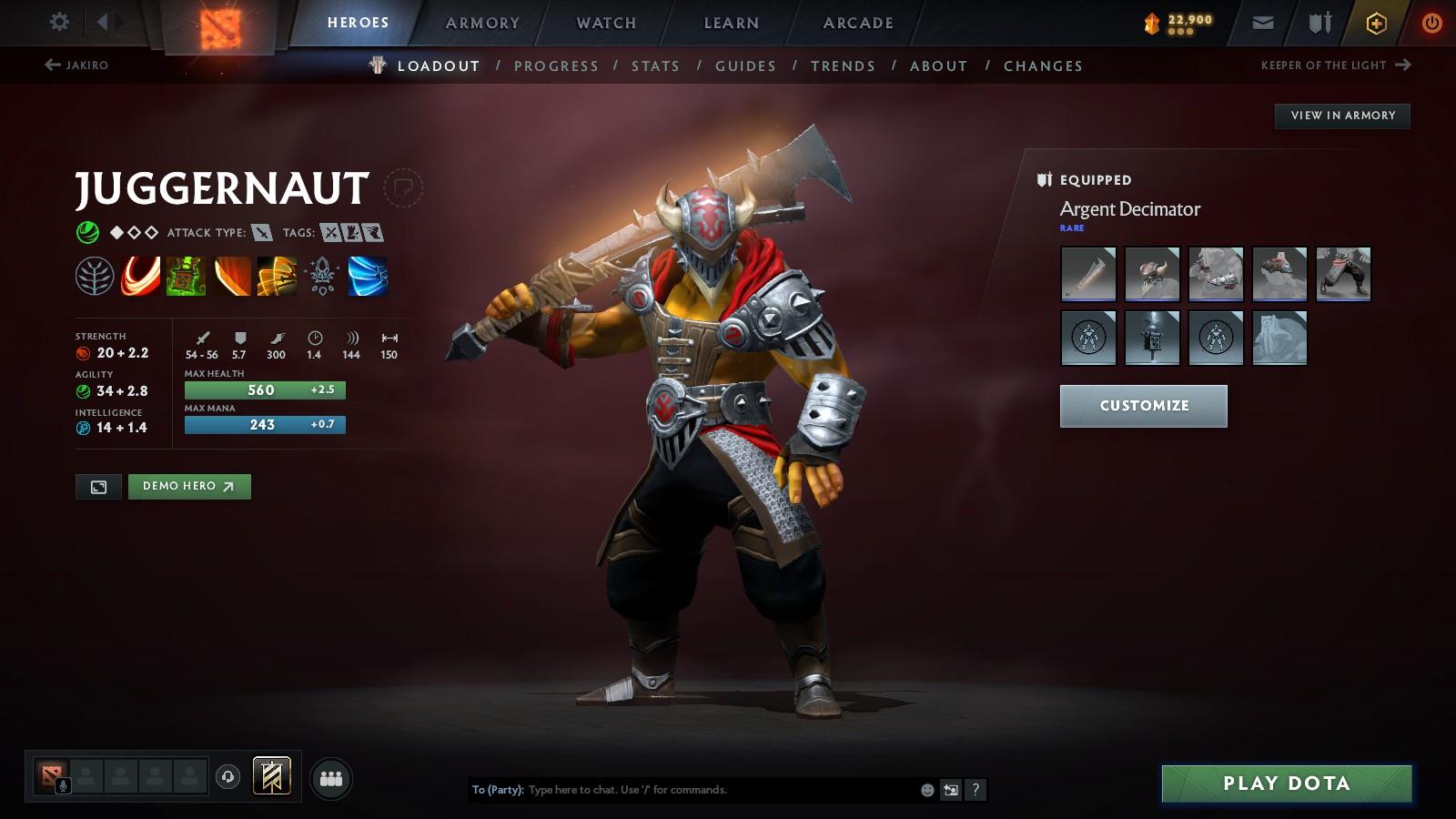Click the DEMO HERO button
Screen dimensions: 1456x819
pyautogui.click(x=189, y=486)
